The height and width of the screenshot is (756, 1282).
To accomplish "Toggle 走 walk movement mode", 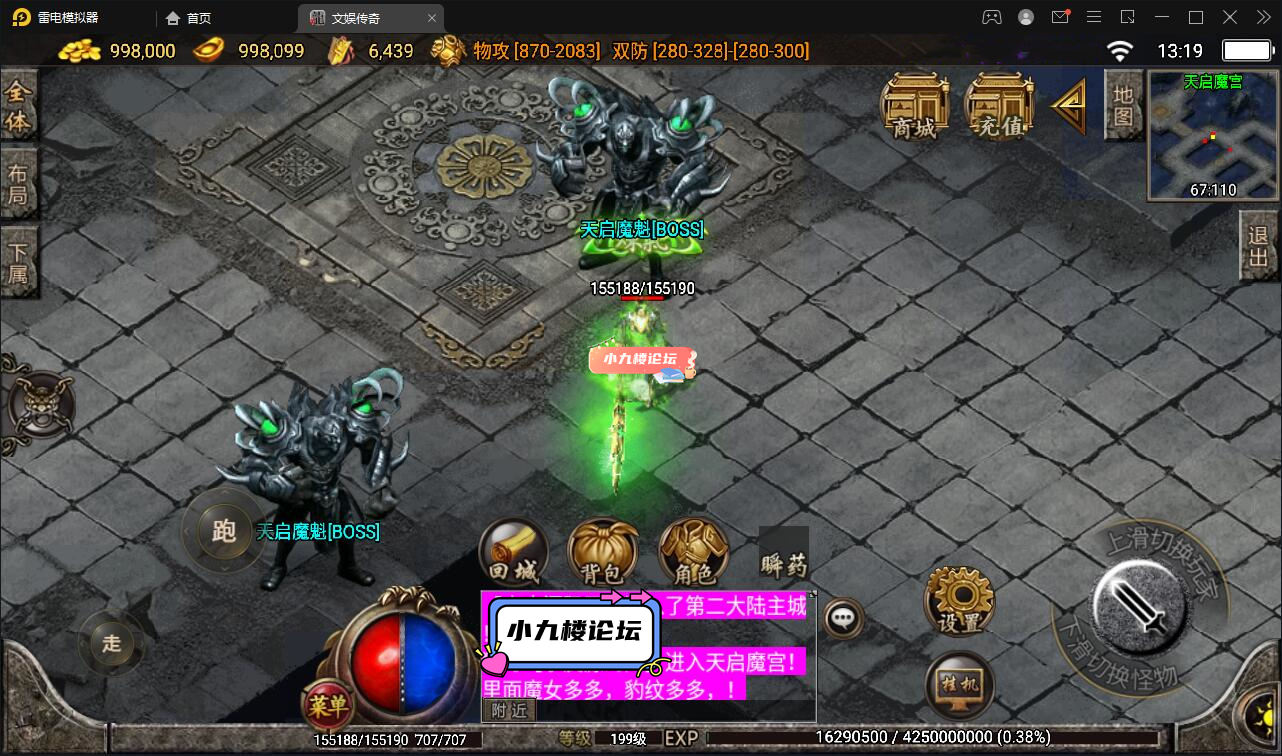I will [111, 643].
